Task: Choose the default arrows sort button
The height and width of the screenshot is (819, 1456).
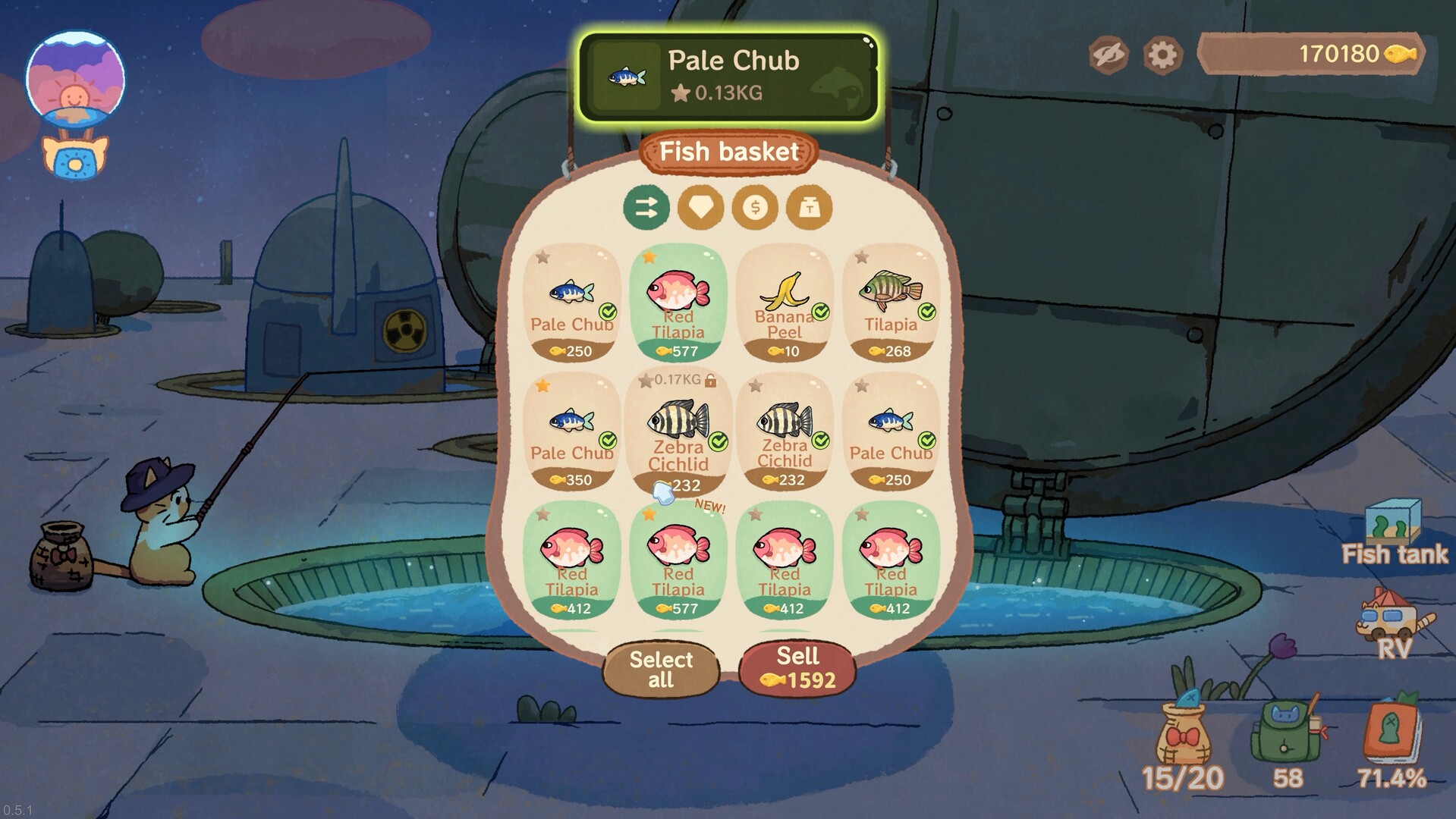Action: (x=646, y=207)
